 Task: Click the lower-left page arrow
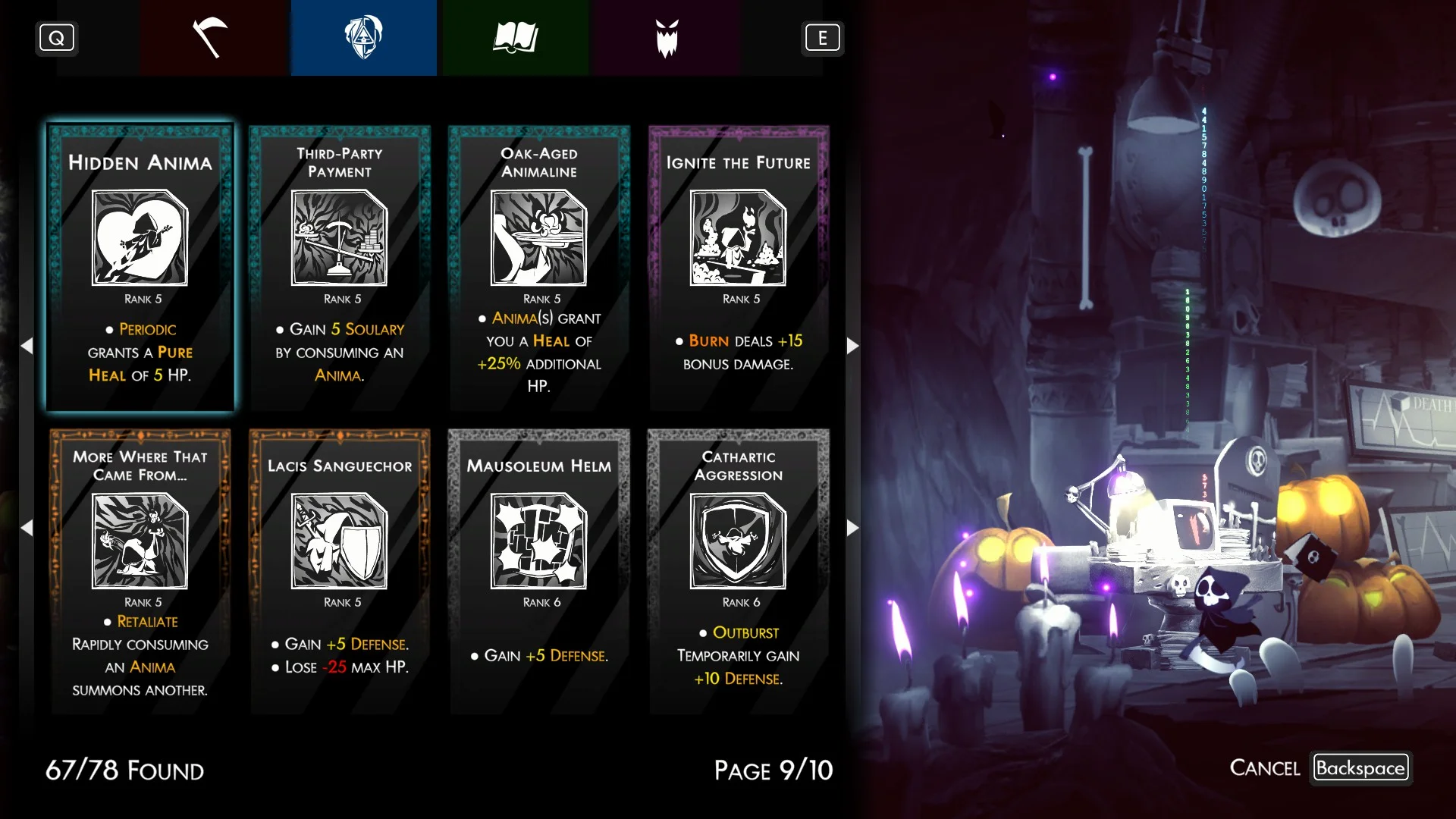click(x=27, y=528)
